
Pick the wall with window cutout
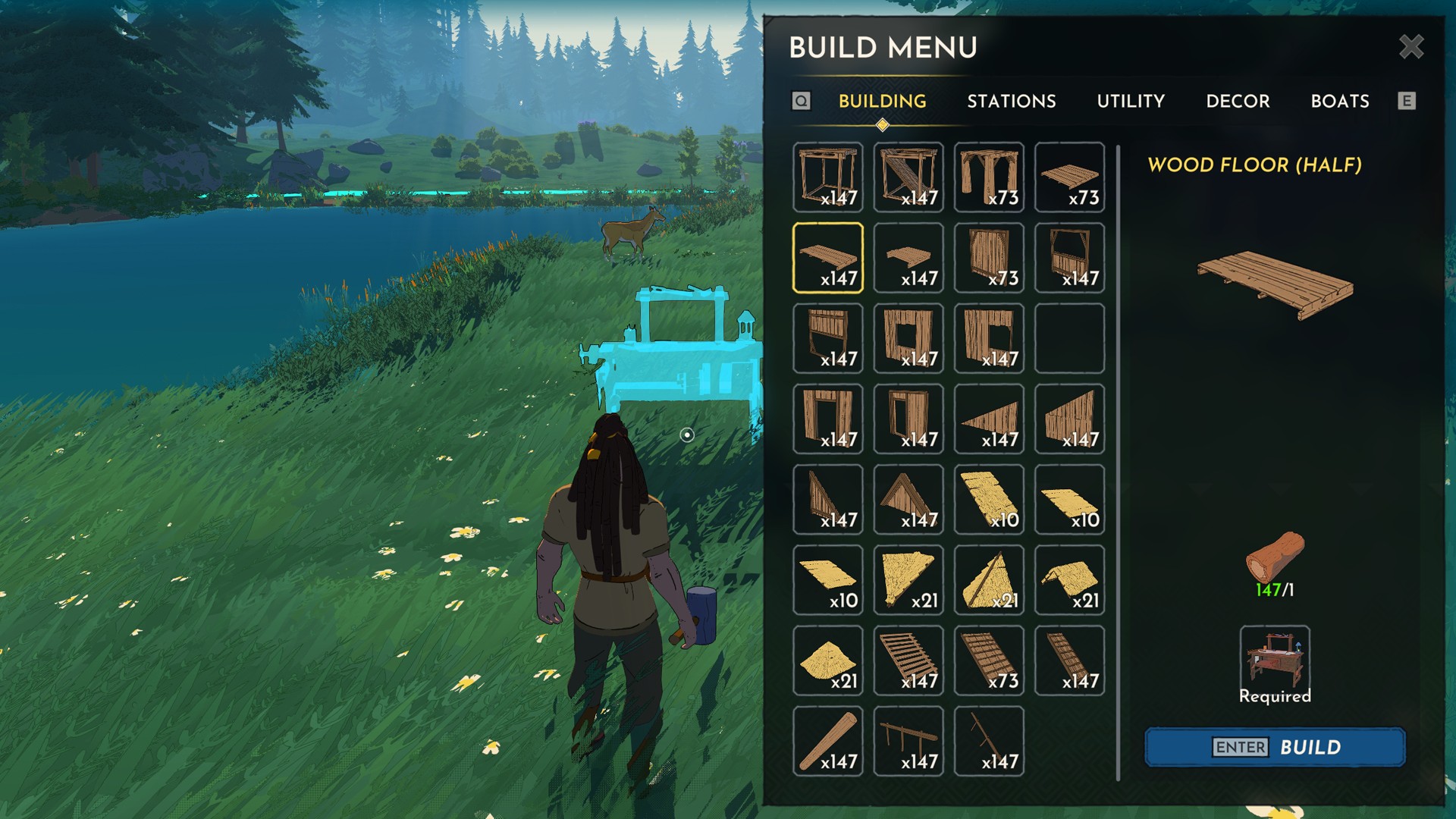pos(908,338)
